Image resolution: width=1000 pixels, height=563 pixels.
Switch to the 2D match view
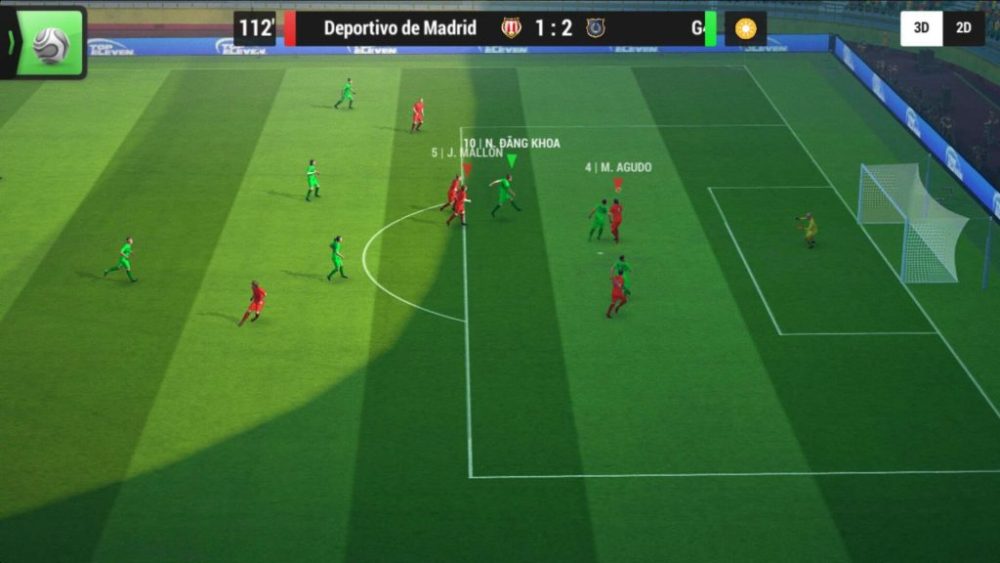tap(964, 28)
